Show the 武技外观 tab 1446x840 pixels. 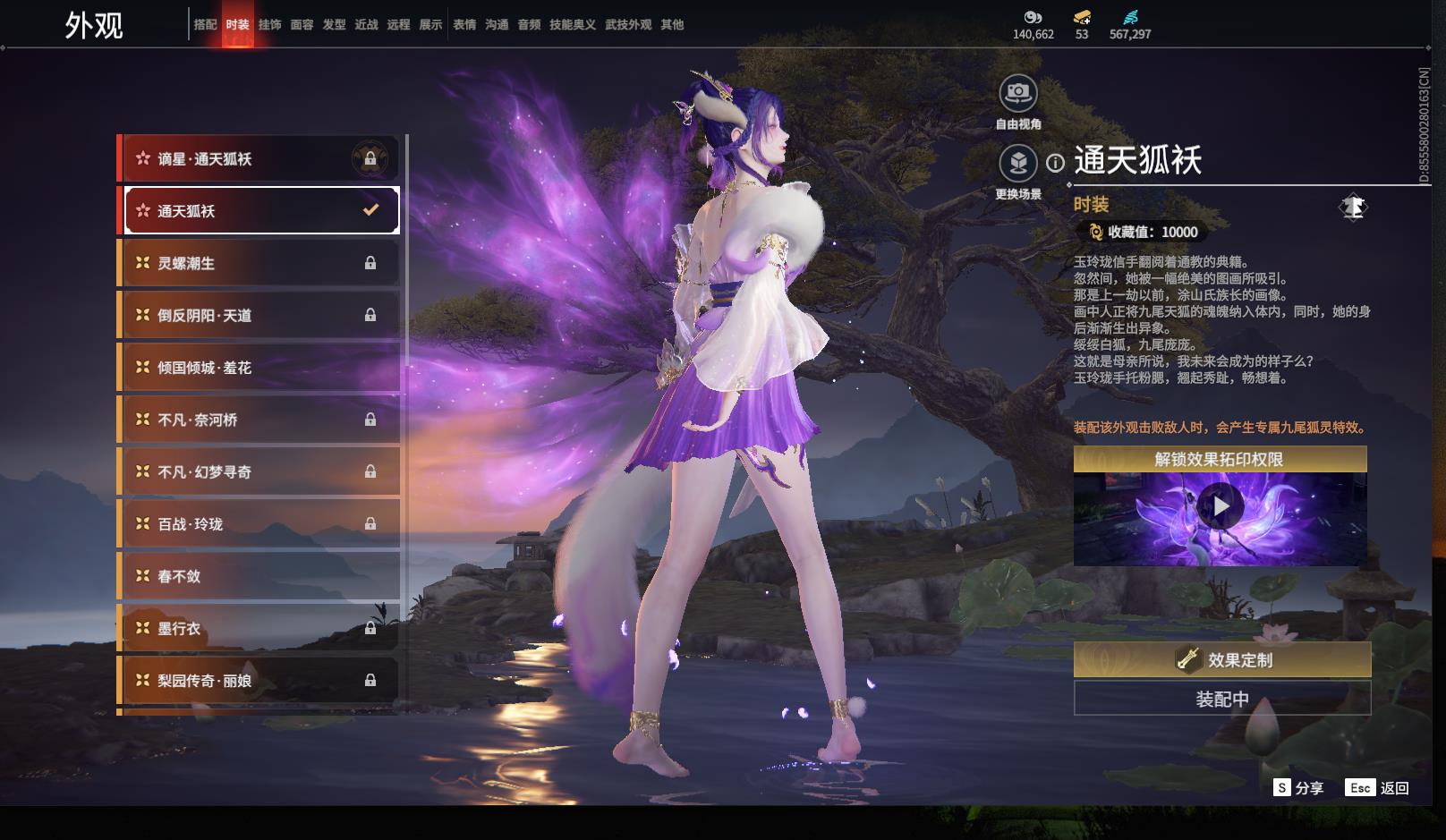pyautogui.click(x=628, y=25)
